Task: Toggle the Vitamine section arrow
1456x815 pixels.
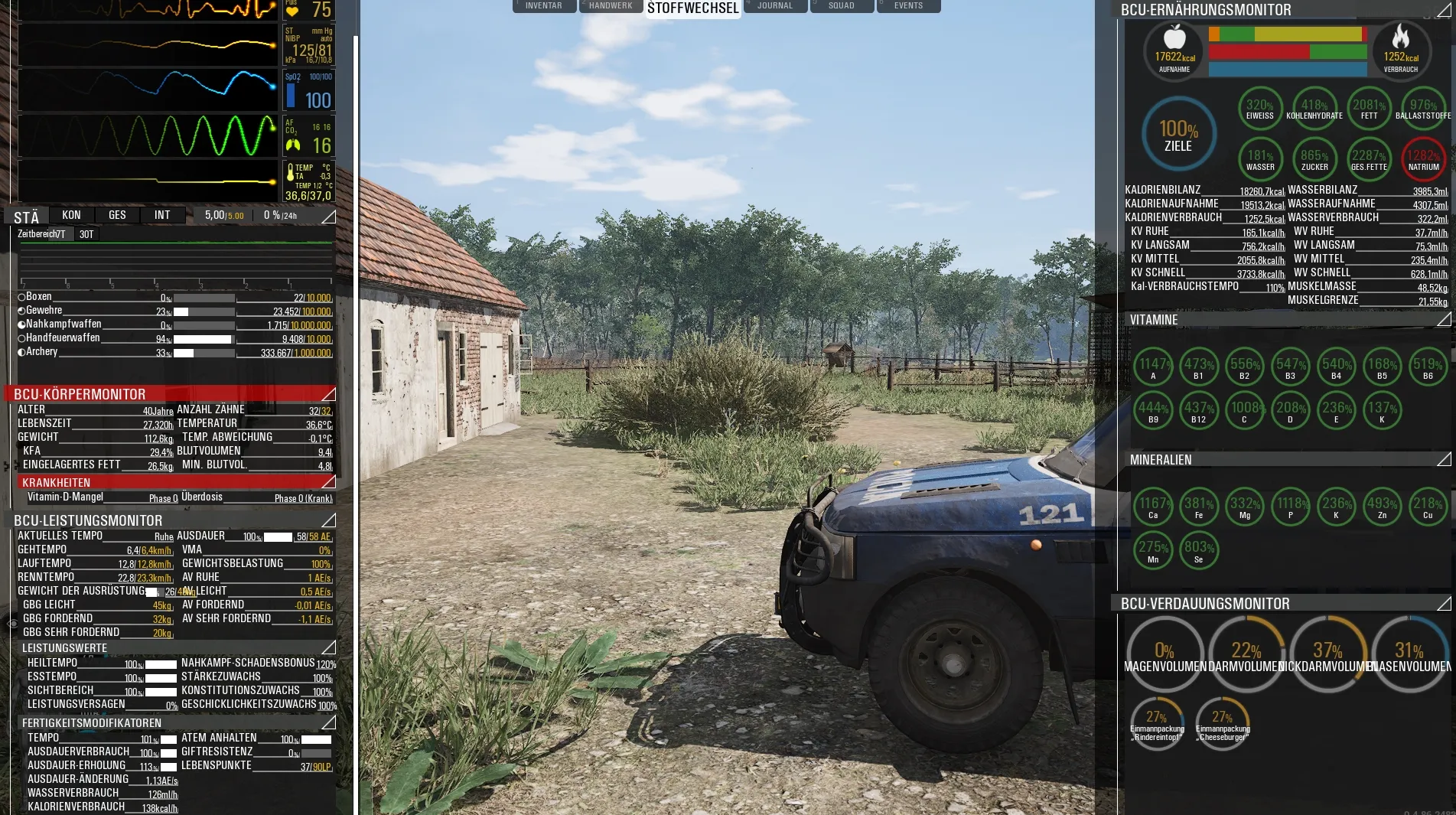Action: coord(1444,319)
